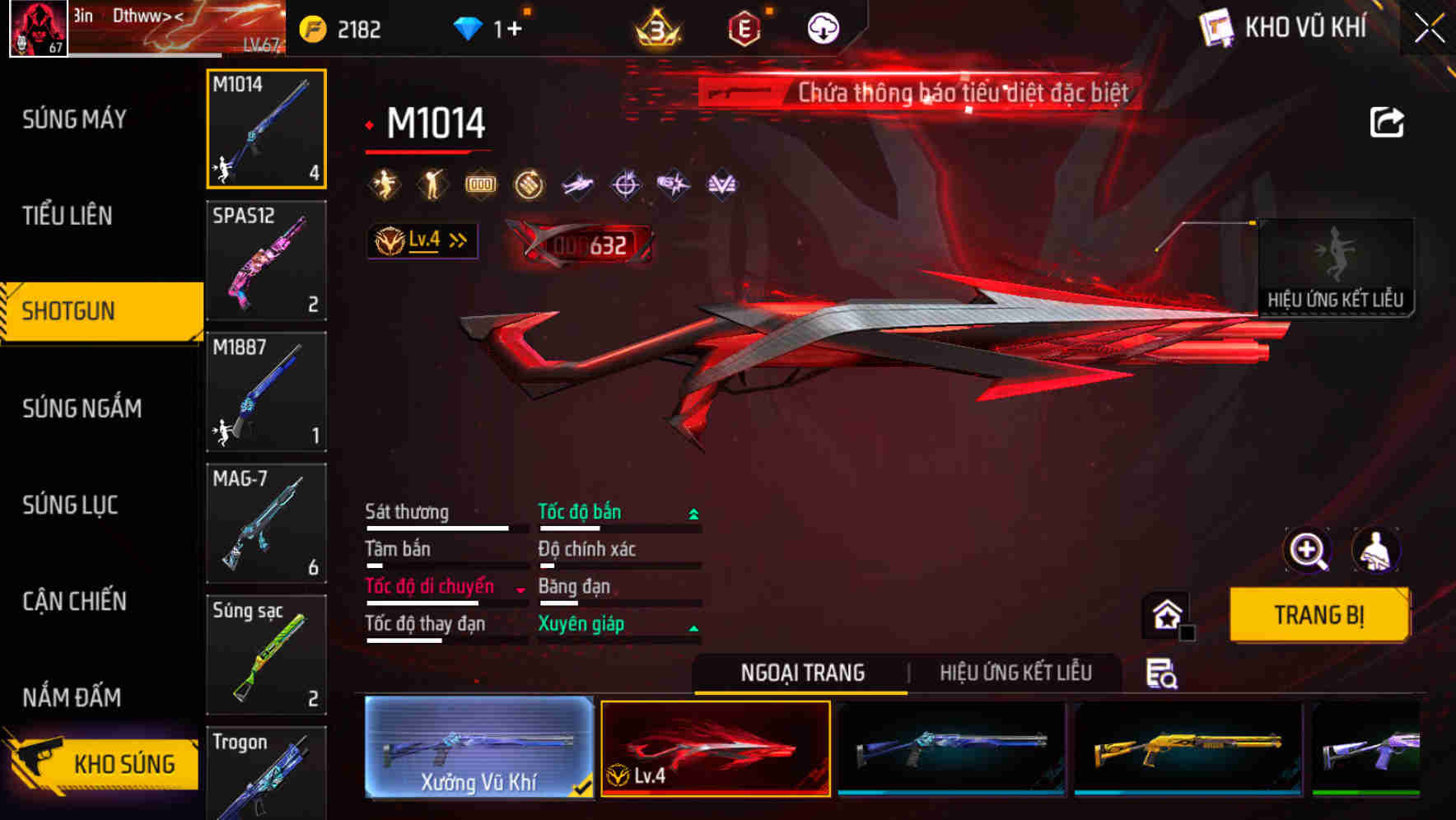Switch to the Hiệu Ứng Kết Liễu tab
The height and width of the screenshot is (820, 1456).
click(1016, 673)
